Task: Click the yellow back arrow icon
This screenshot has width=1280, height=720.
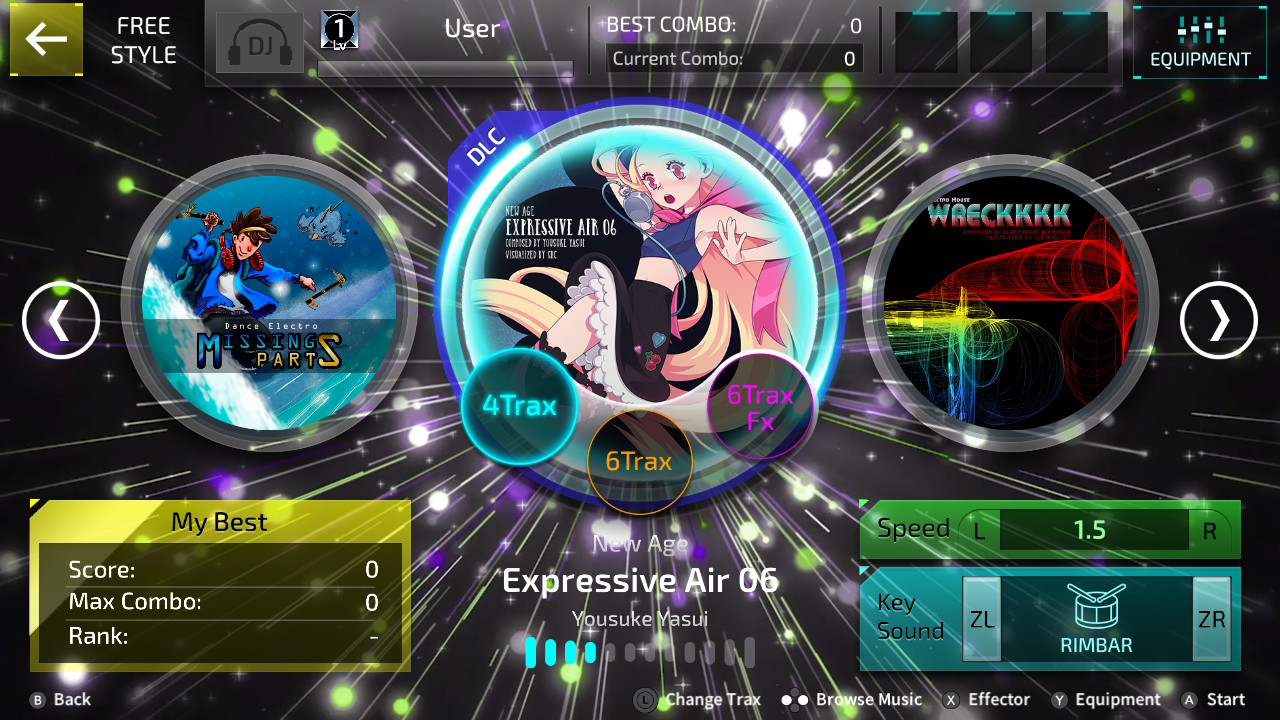Action: [x=46, y=40]
